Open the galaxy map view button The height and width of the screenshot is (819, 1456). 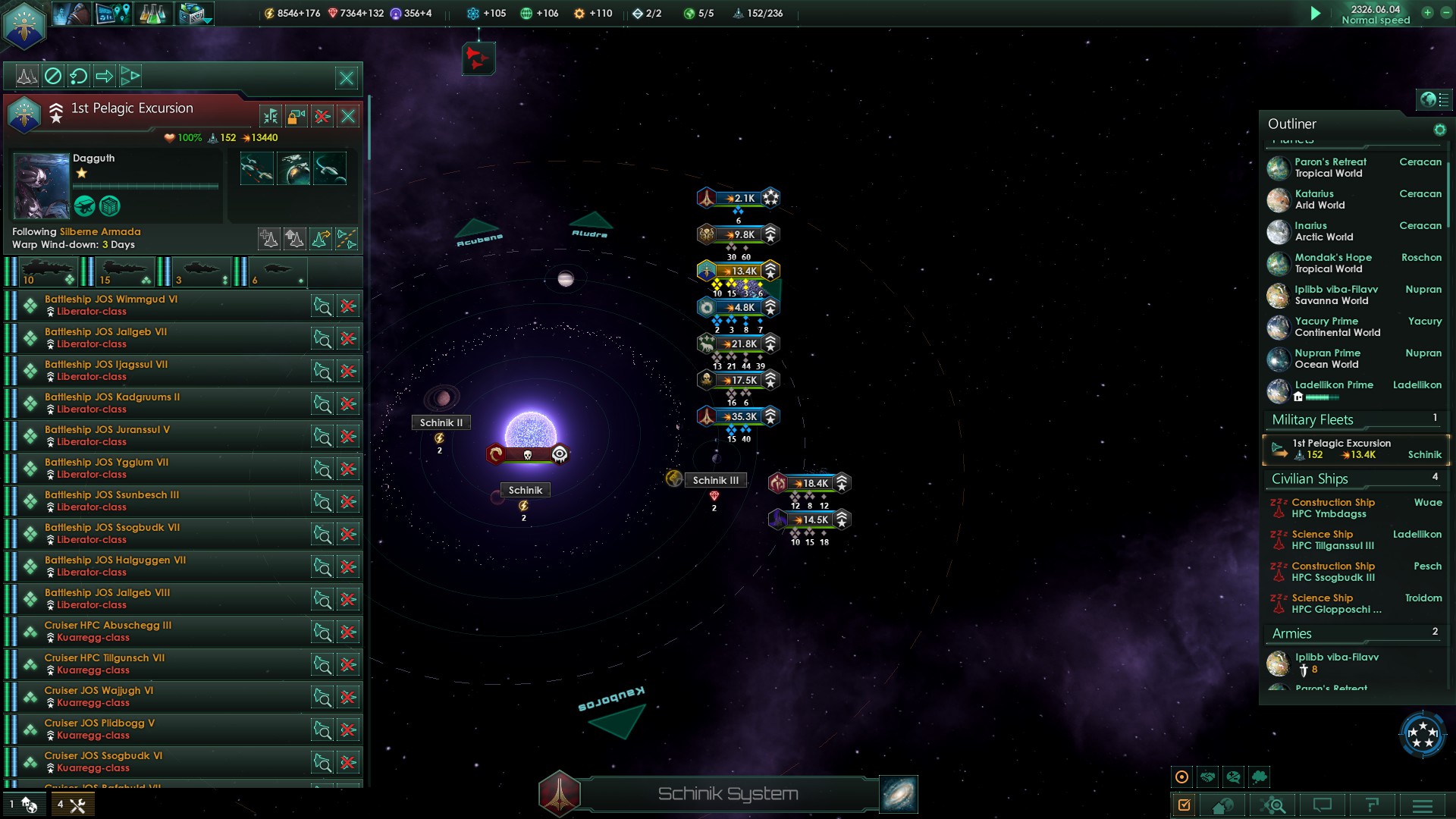coord(899,794)
